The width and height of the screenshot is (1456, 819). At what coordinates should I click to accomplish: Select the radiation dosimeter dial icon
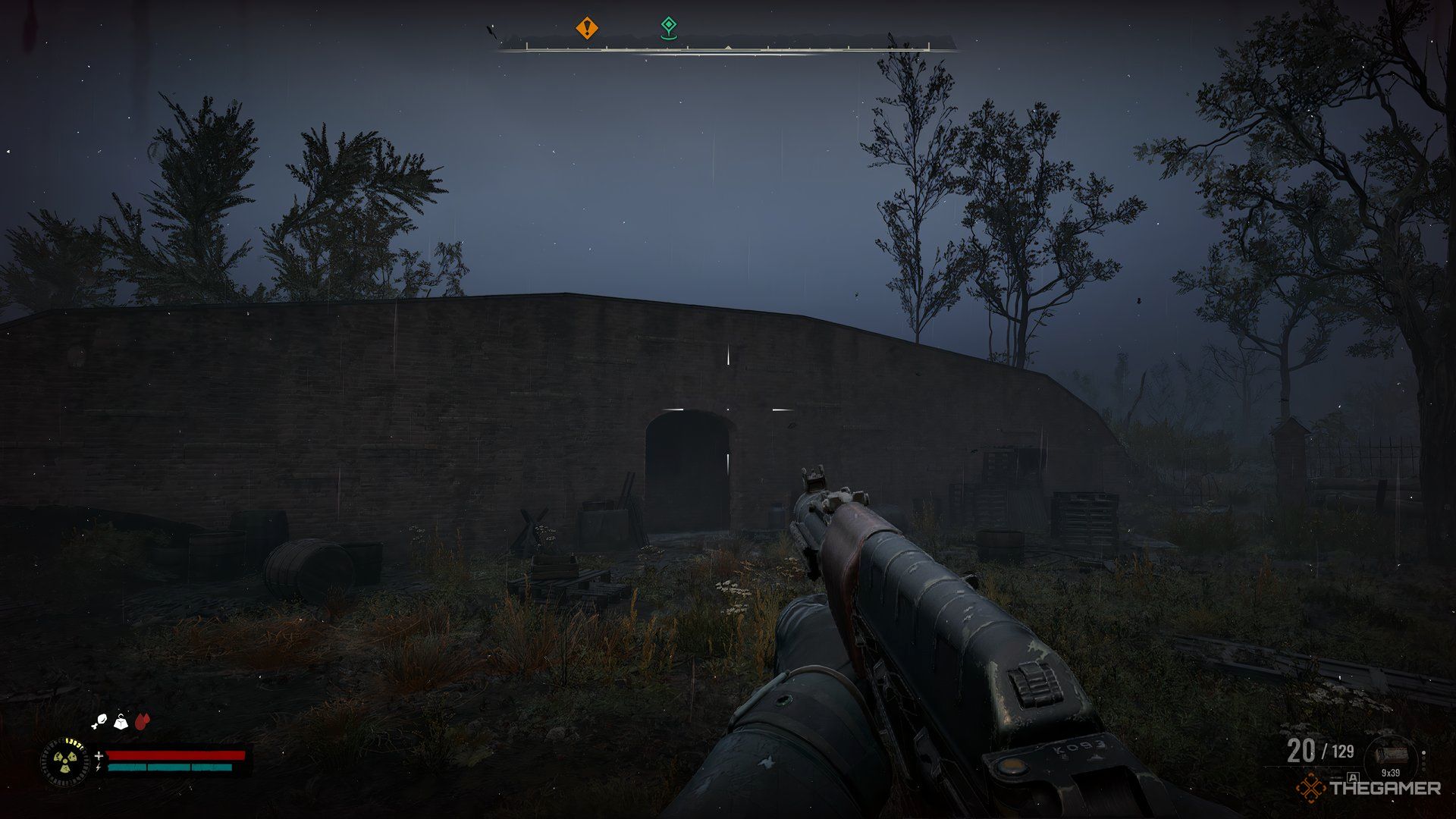(65, 761)
